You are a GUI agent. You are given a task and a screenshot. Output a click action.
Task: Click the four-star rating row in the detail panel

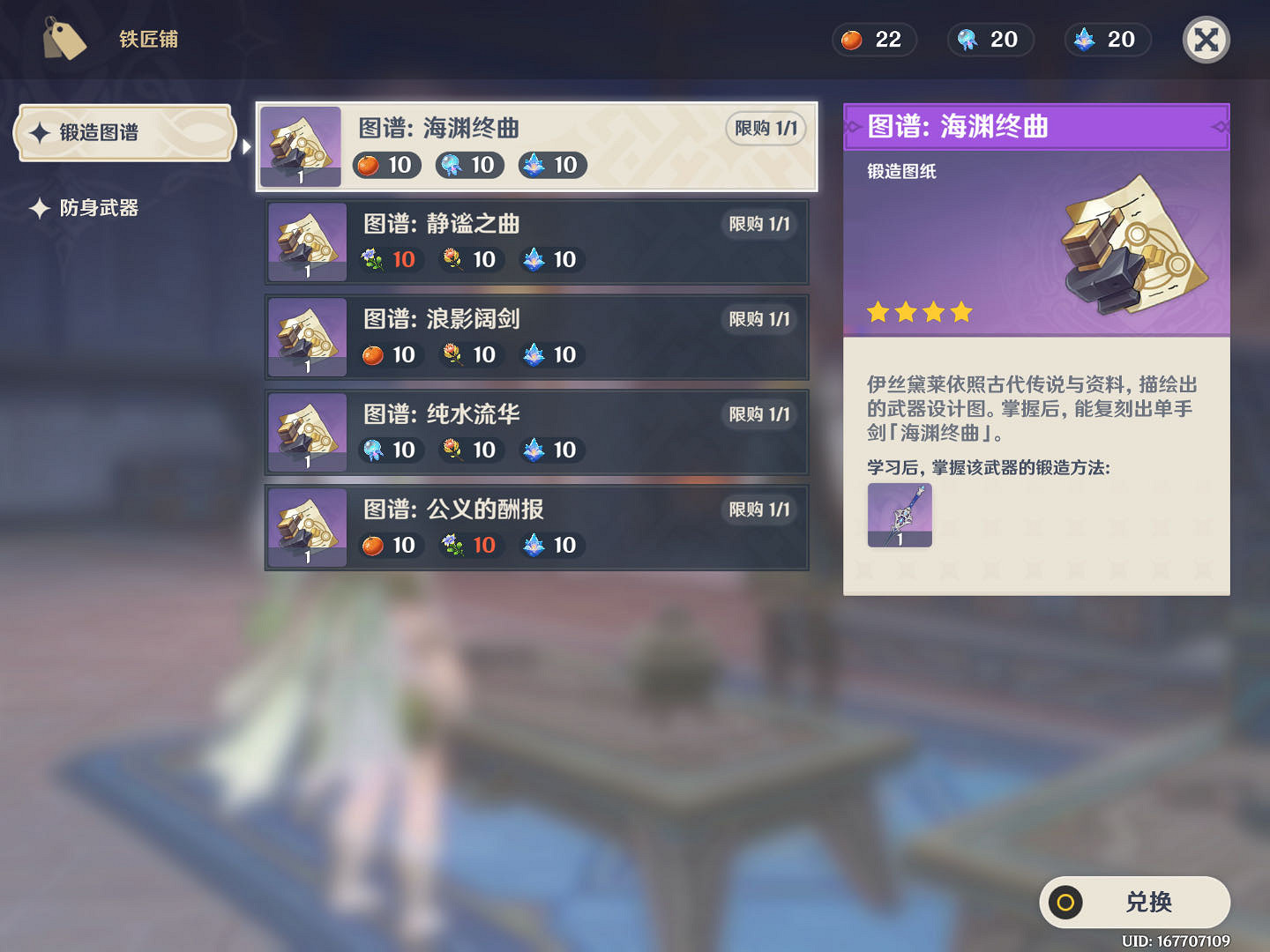(x=918, y=311)
